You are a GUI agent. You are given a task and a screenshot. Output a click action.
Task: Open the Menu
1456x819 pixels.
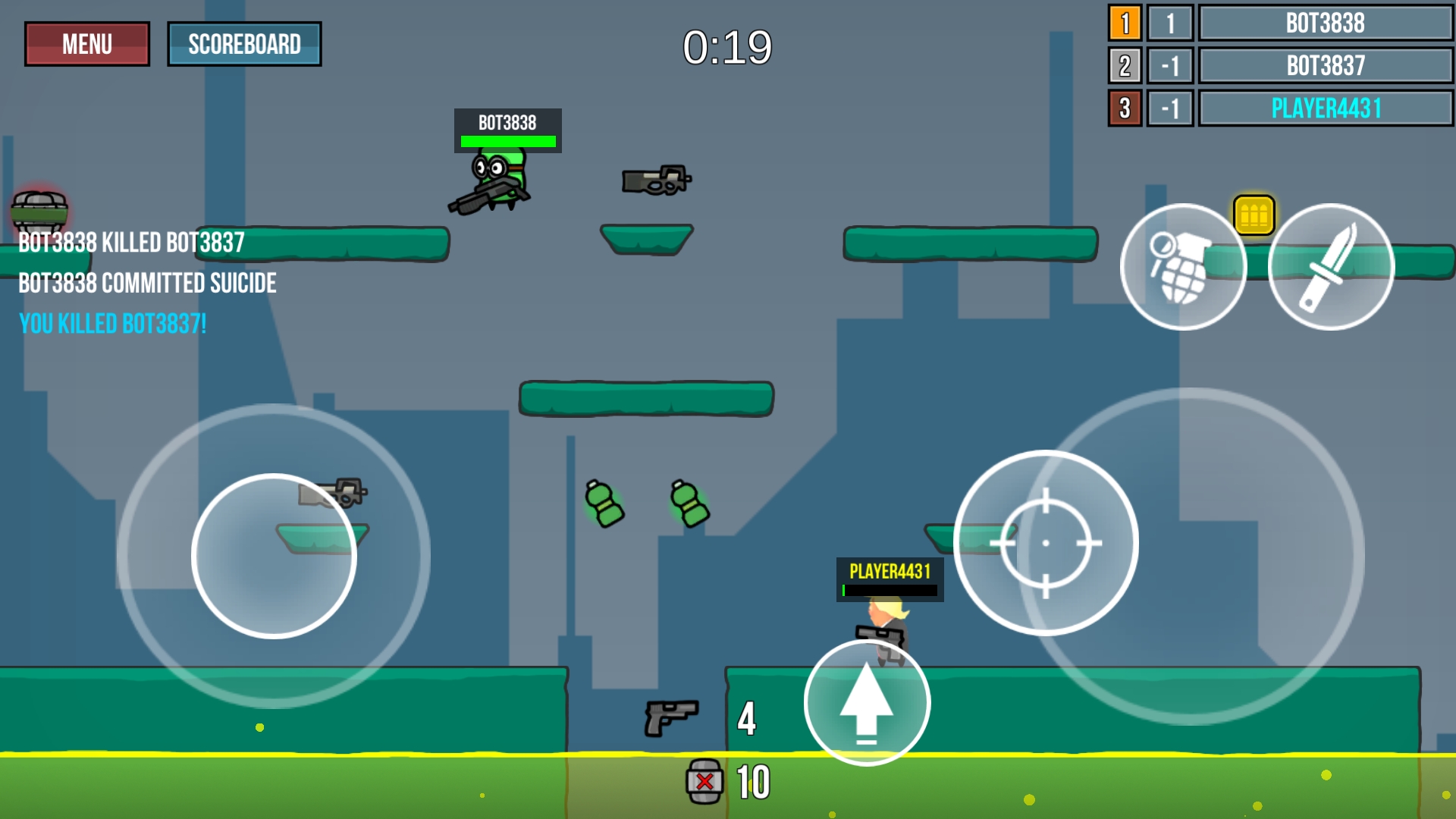point(86,43)
